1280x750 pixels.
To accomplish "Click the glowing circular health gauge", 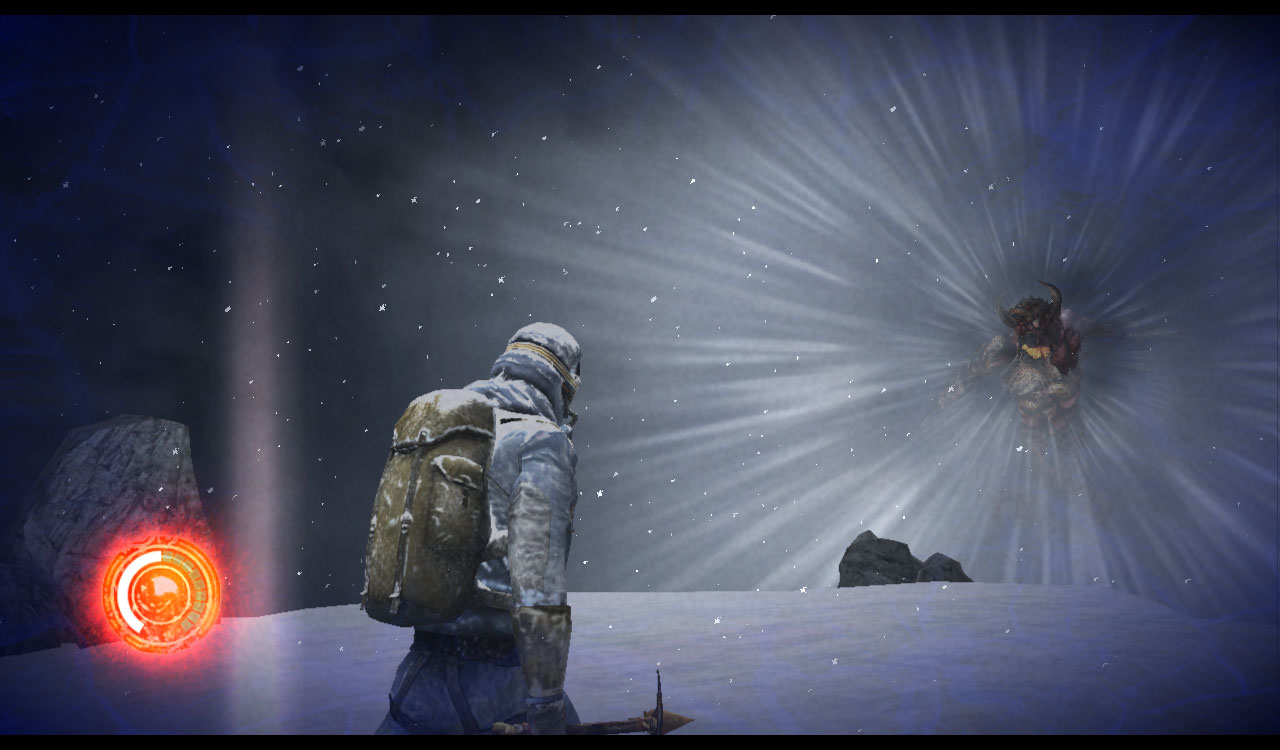I will coord(158,590).
